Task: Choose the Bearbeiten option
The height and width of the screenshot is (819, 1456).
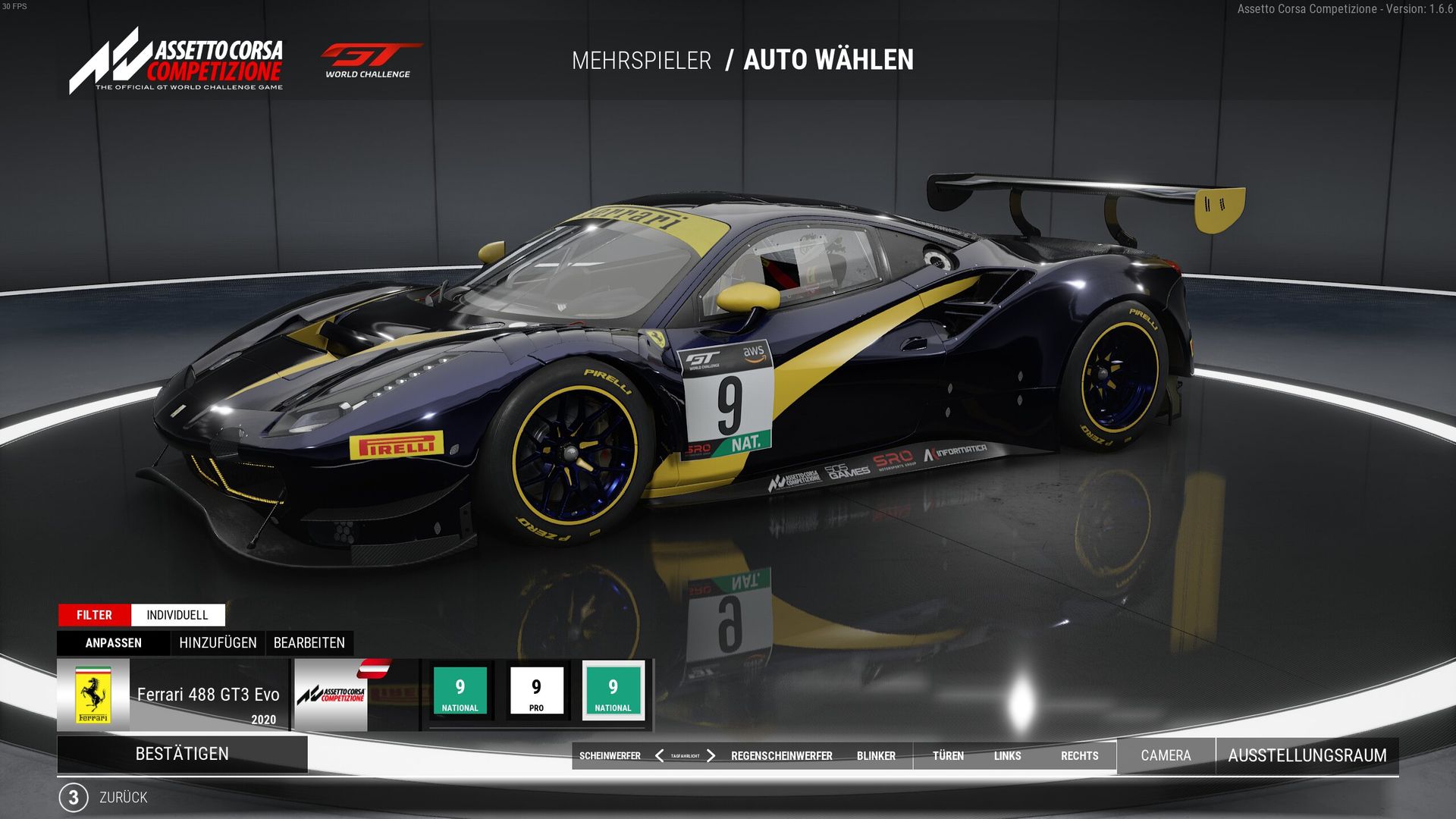Action: click(309, 643)
